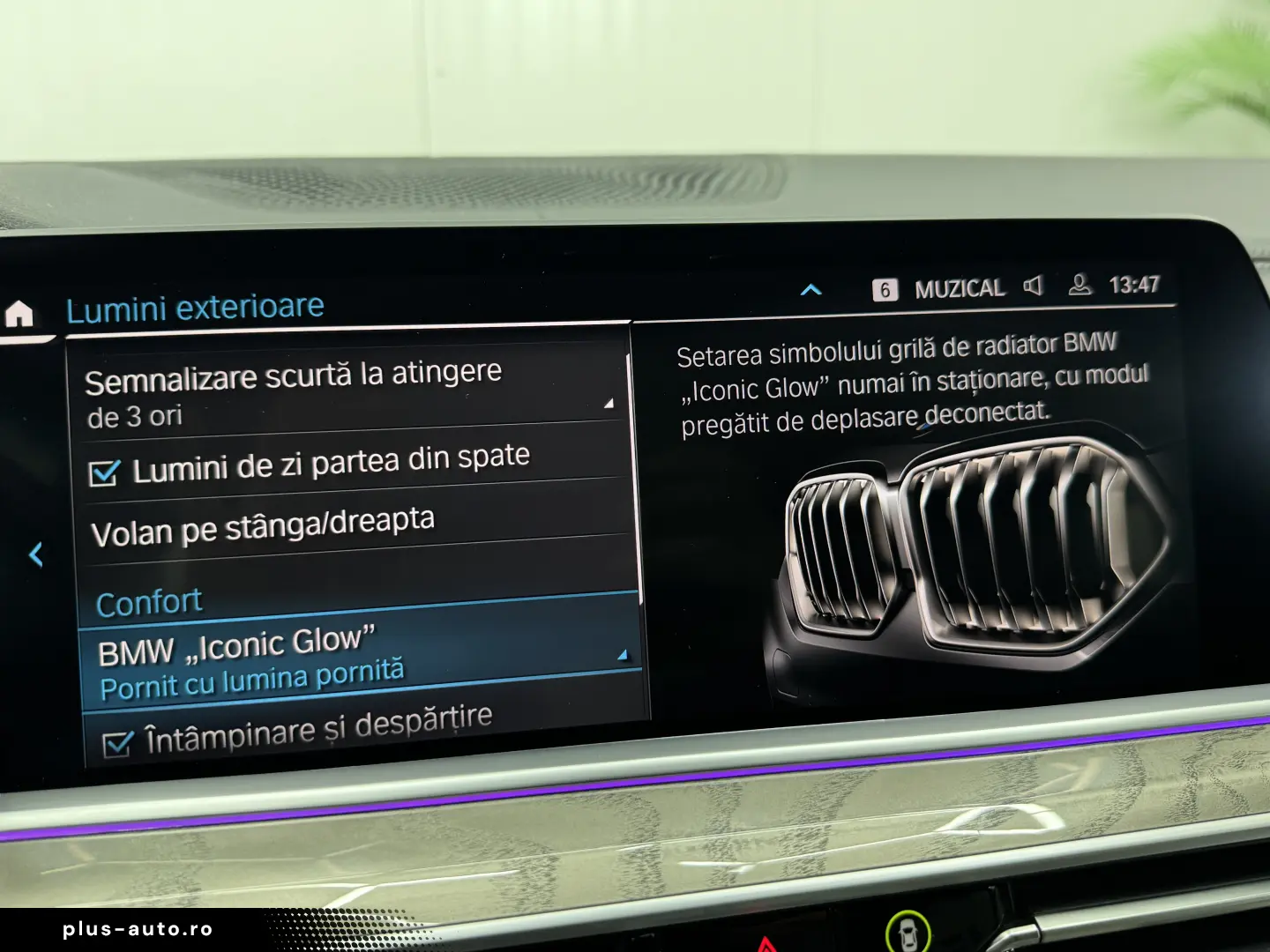
Task: Tap the Confort section header
Action: (x=150, y=600)
